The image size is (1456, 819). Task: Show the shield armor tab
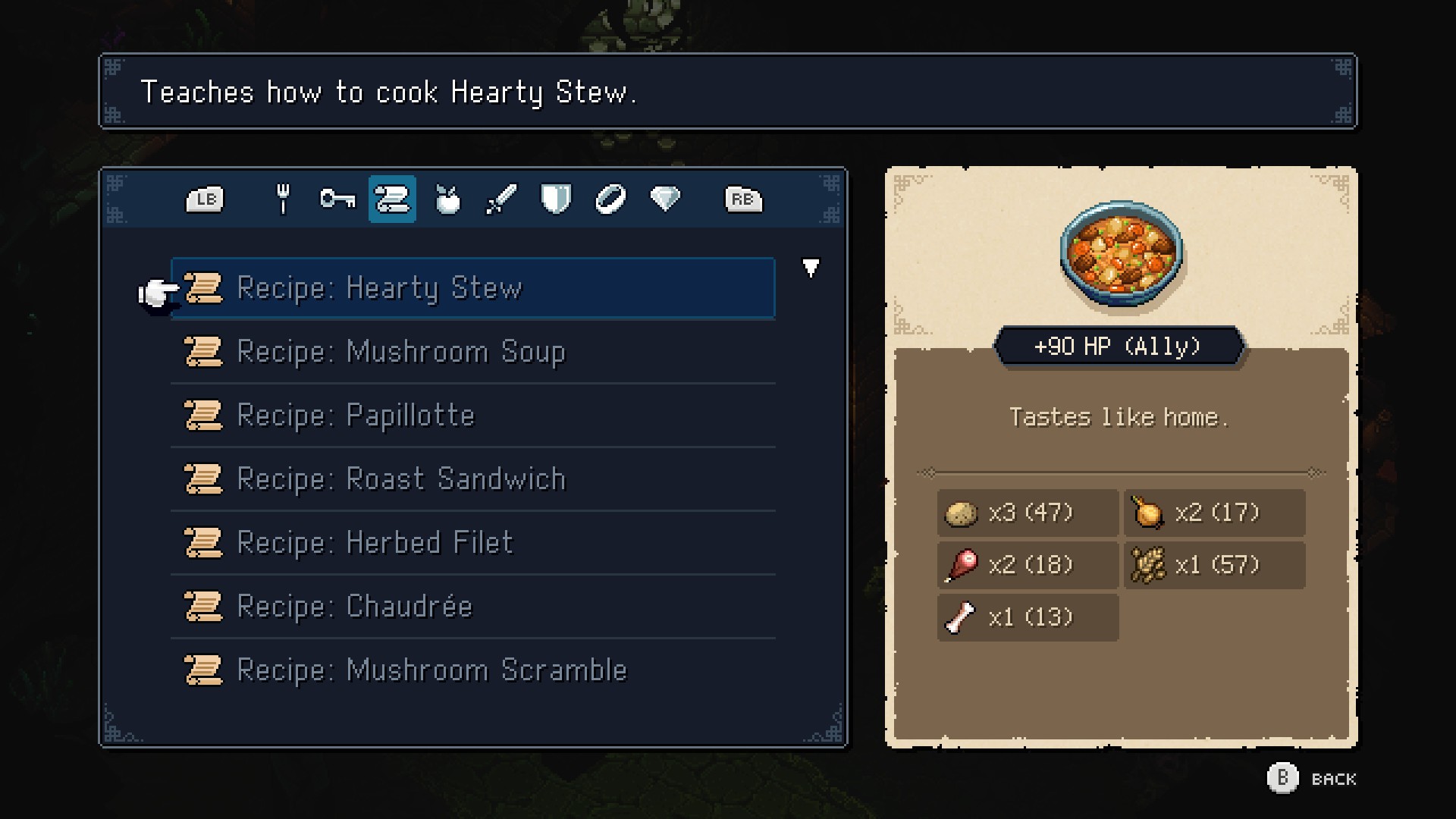click(556, 199)
